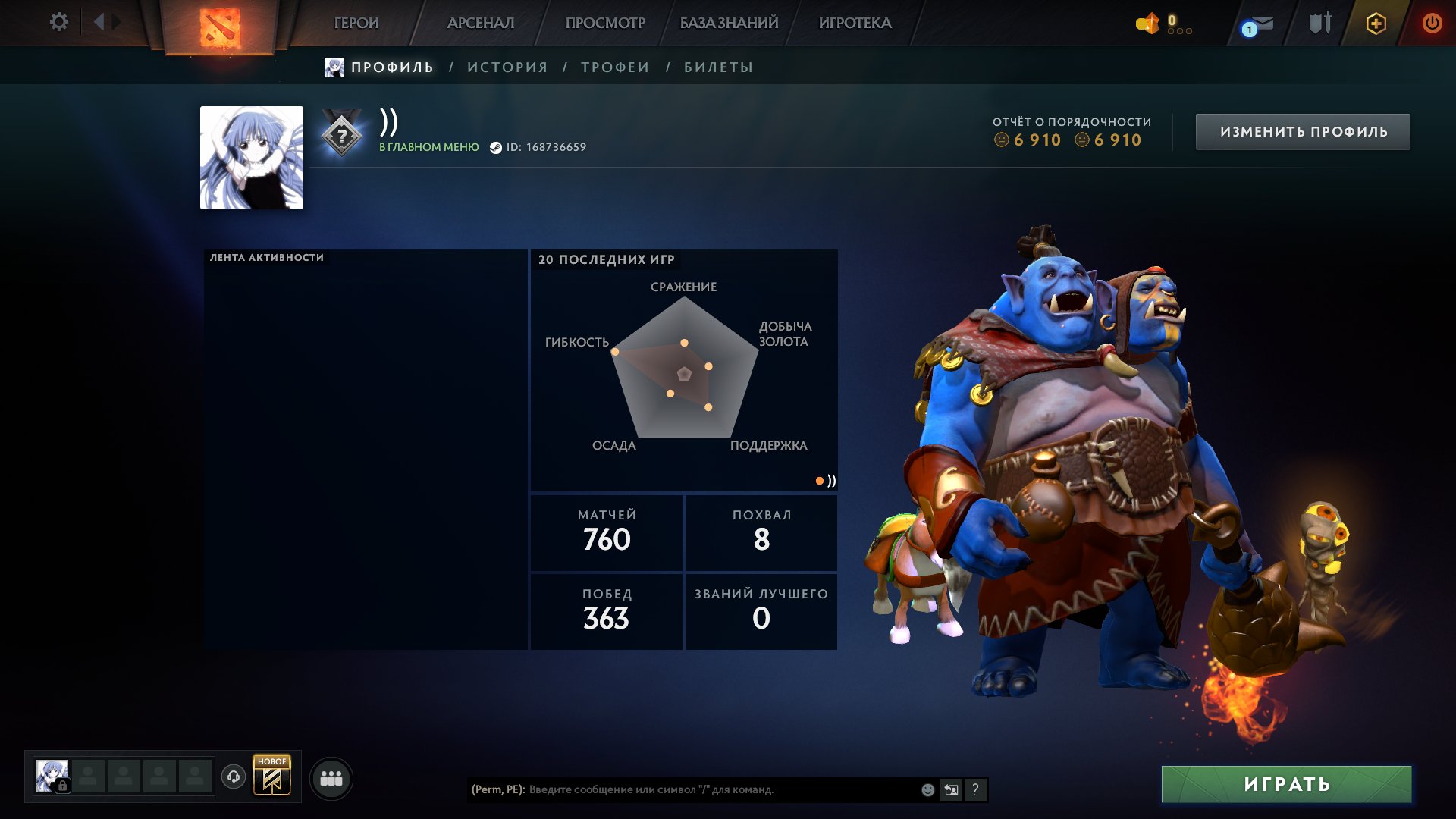This screenshot has height=819, width=1456.
Task: Switch to the ТРОФЕИ tab
Action: coord(614,67)
